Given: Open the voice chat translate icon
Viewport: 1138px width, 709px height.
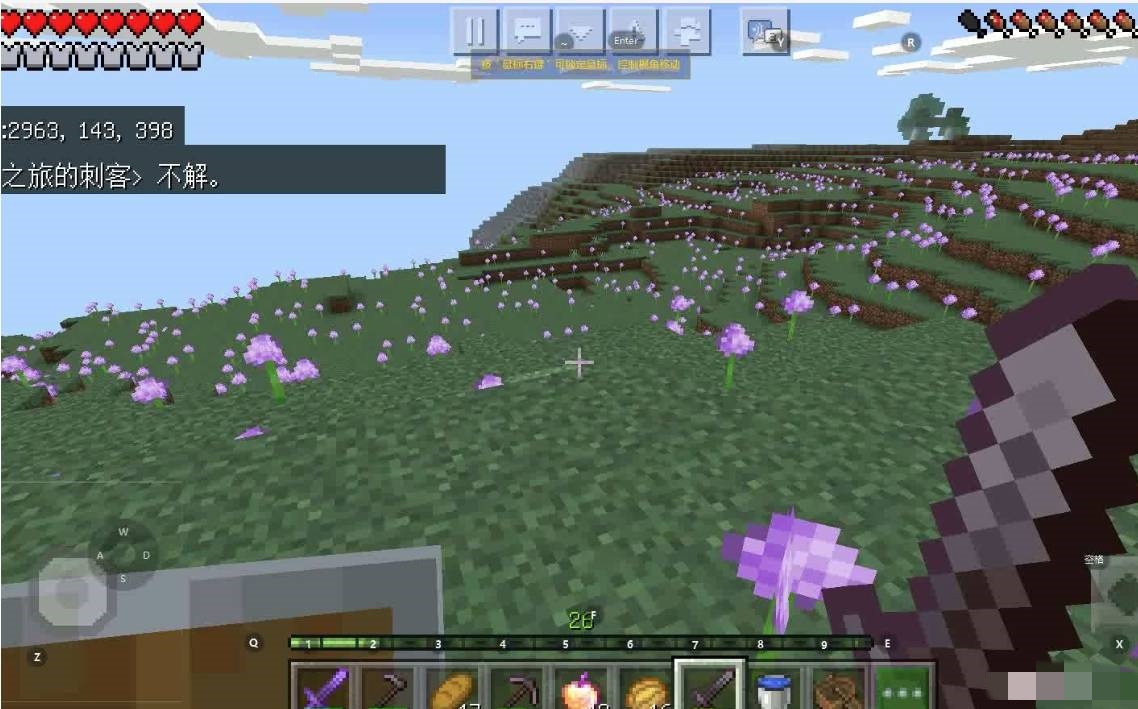Looking at the screenshot, I should (765, 33).
